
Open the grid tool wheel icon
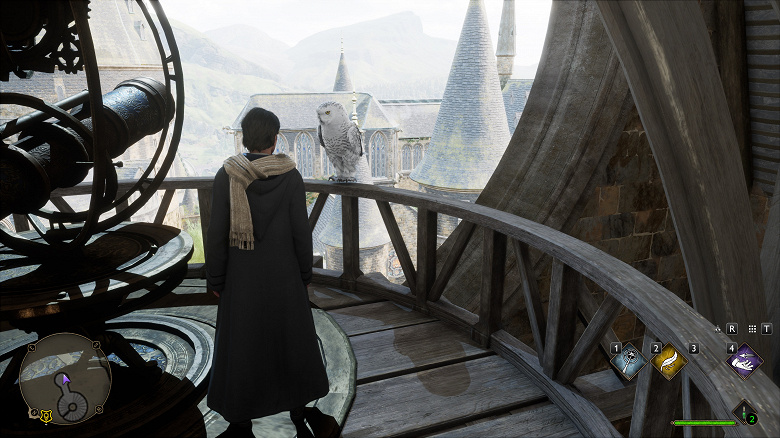click(x=749, y=328)
